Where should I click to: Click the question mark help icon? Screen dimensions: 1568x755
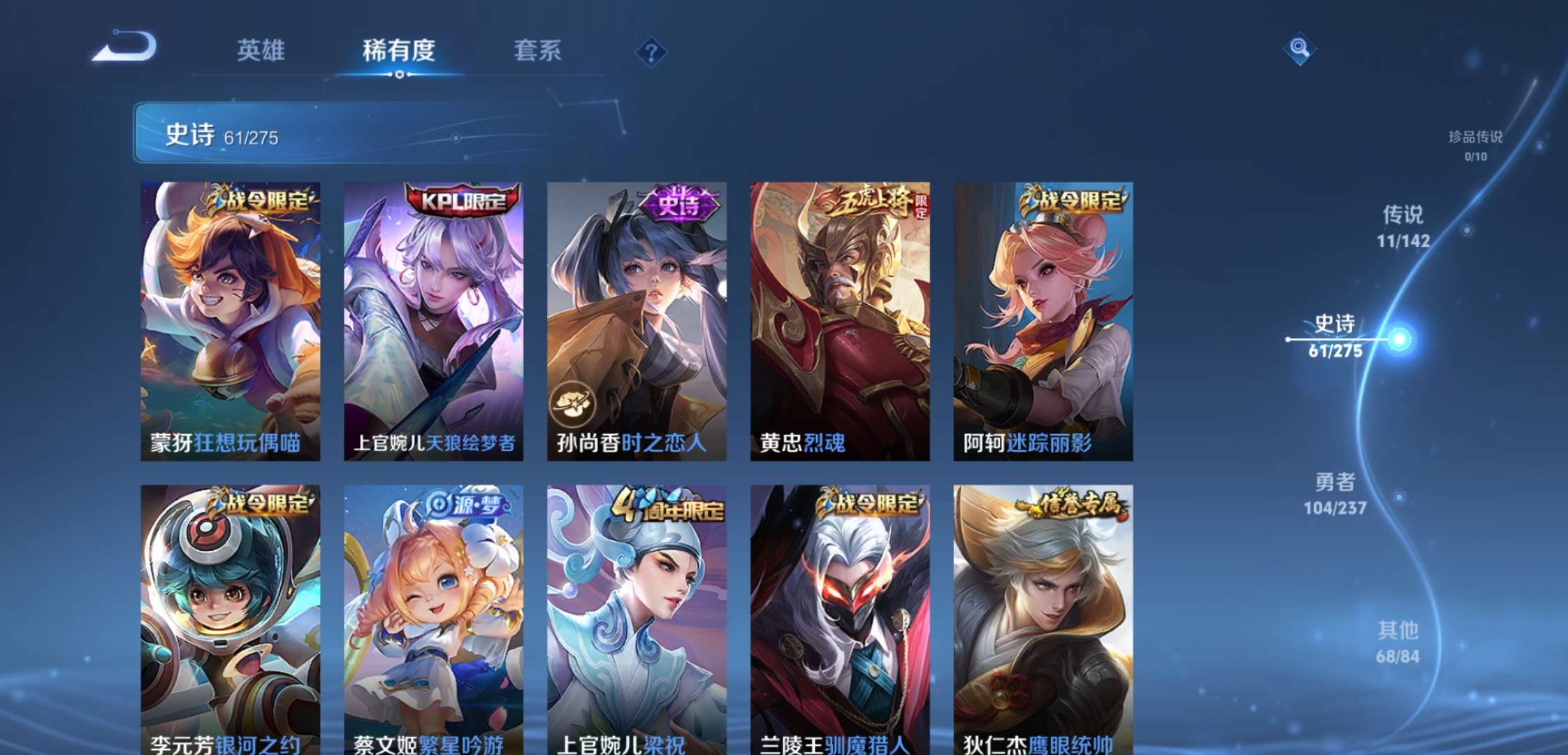tap(650, 50)
